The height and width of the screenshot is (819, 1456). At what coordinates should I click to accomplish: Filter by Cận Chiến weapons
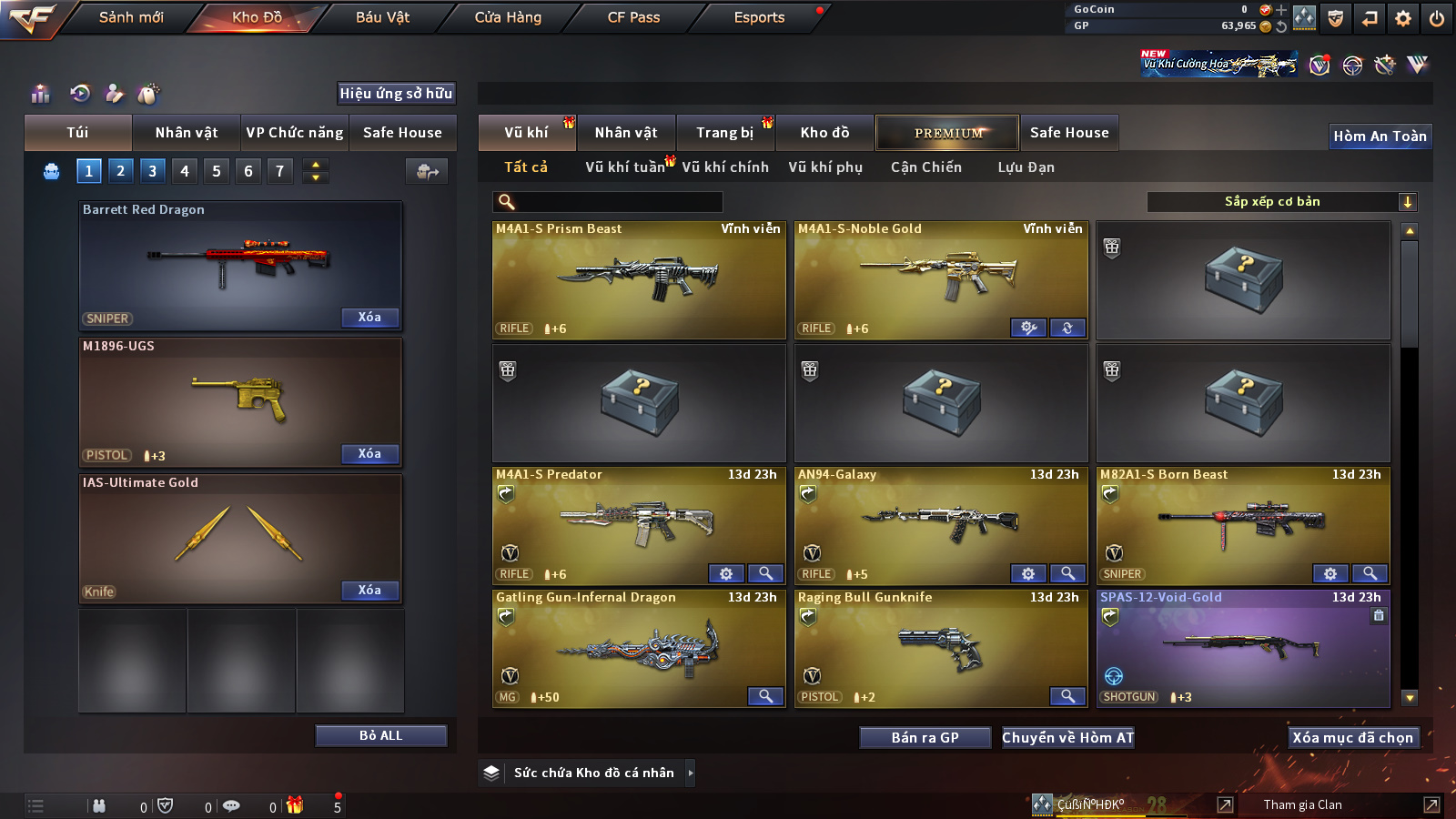pos(925,167)
